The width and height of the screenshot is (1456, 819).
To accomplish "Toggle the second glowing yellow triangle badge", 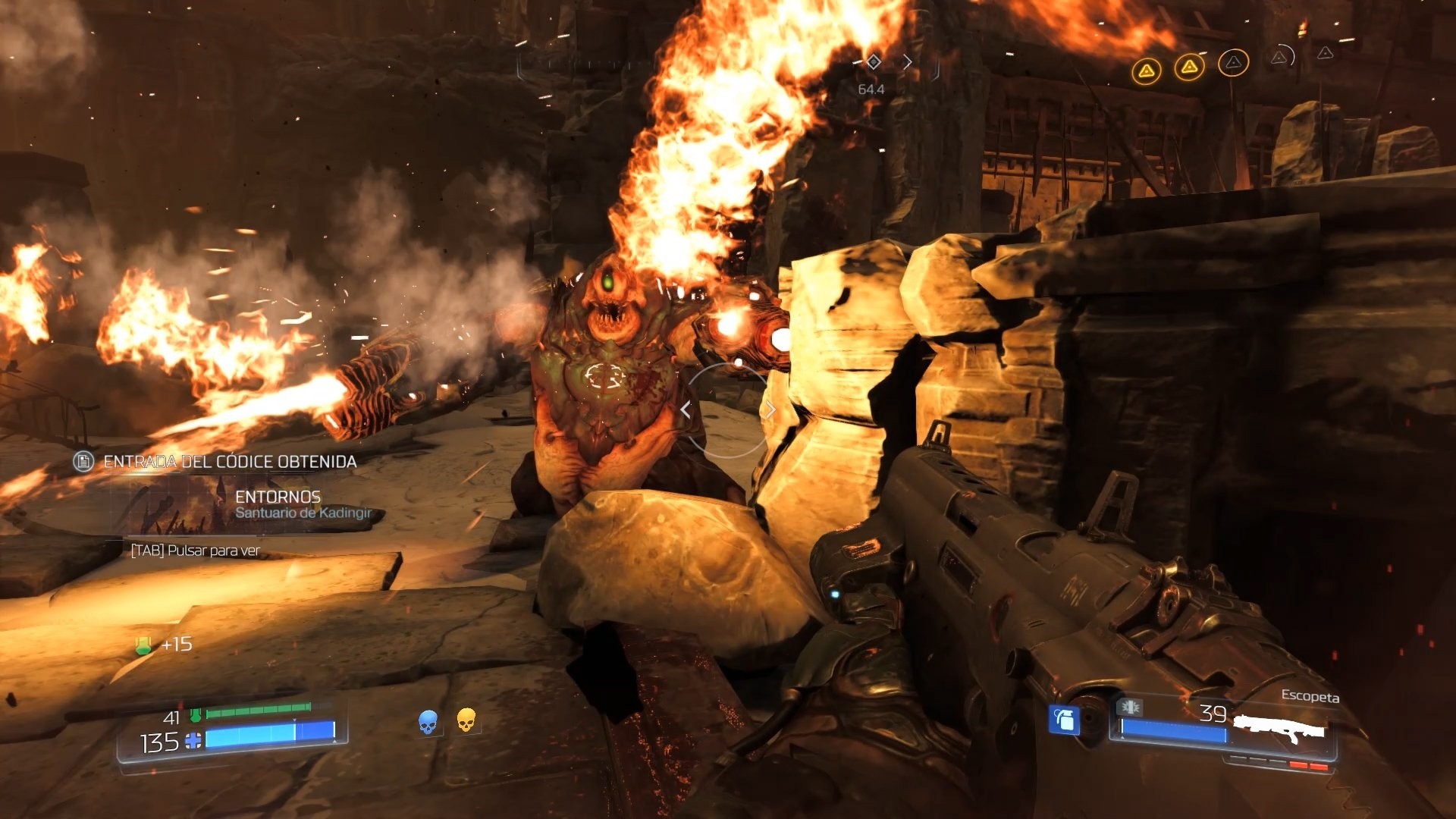I will tap(1189, 67).
